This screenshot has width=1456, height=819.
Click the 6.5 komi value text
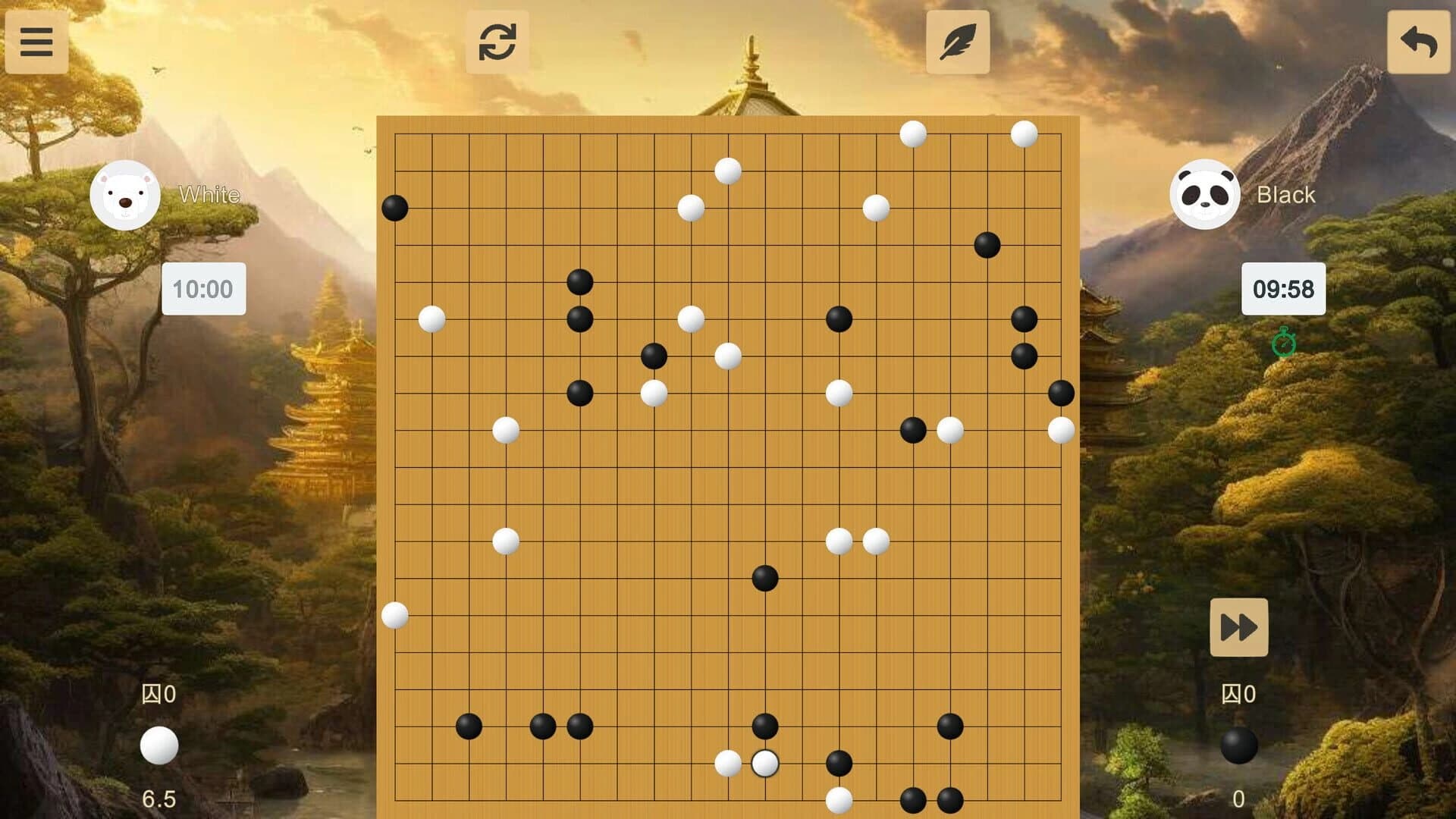pyautogui.click(x=158, y=799)
